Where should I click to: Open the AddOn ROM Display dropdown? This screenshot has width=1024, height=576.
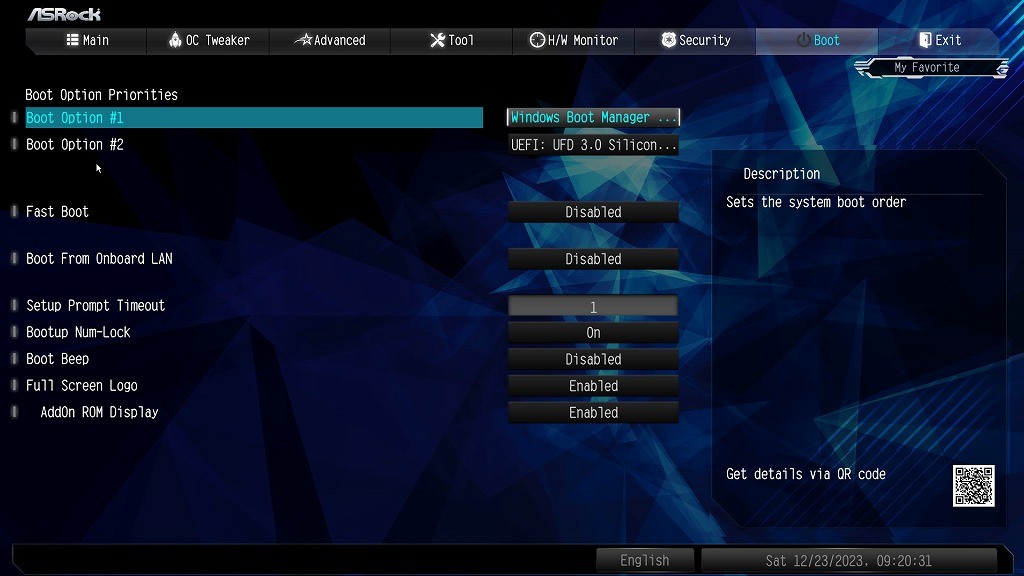(x=593, y=413)
